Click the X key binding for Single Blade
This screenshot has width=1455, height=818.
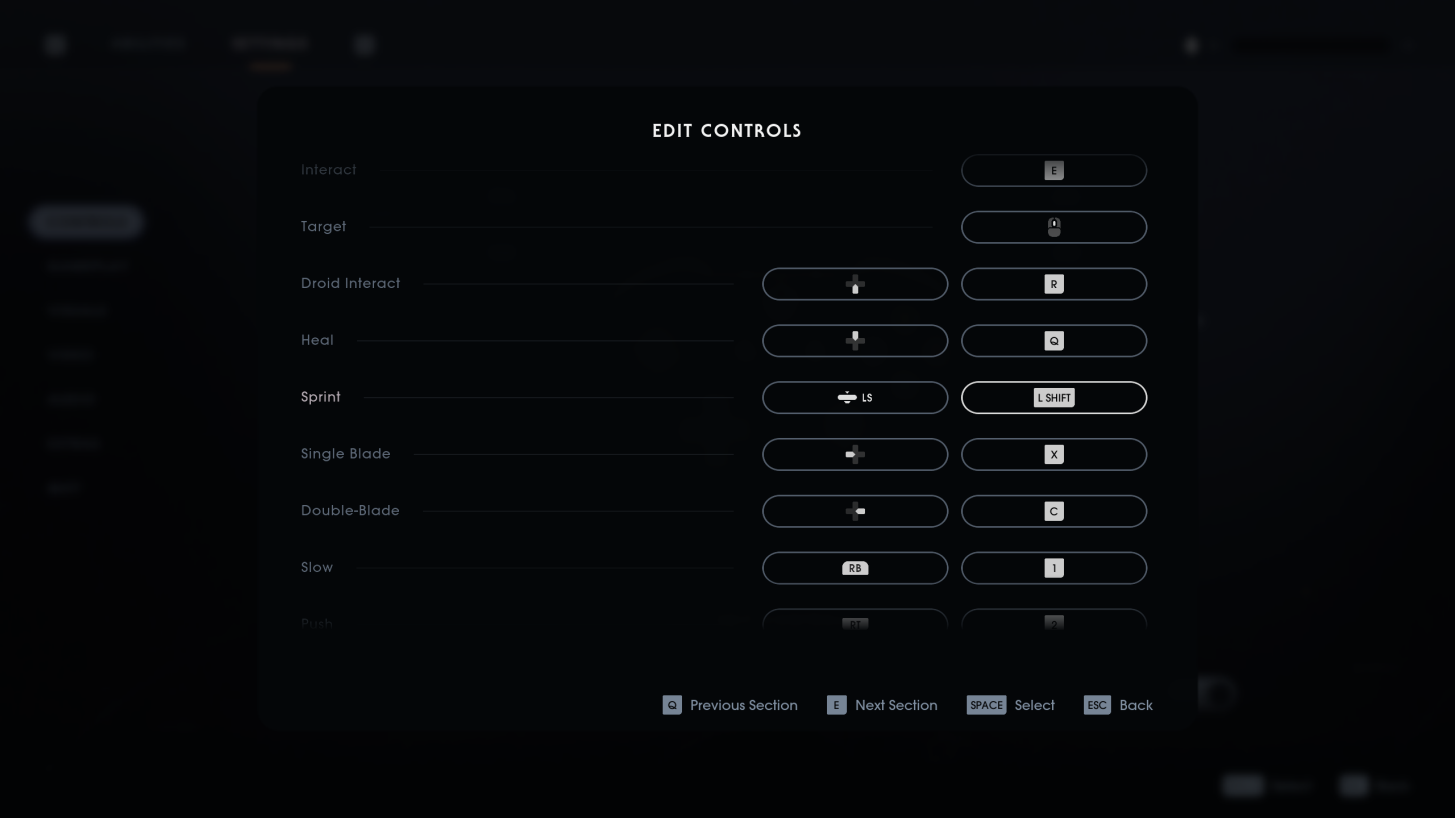click(x=1054, y=454)
